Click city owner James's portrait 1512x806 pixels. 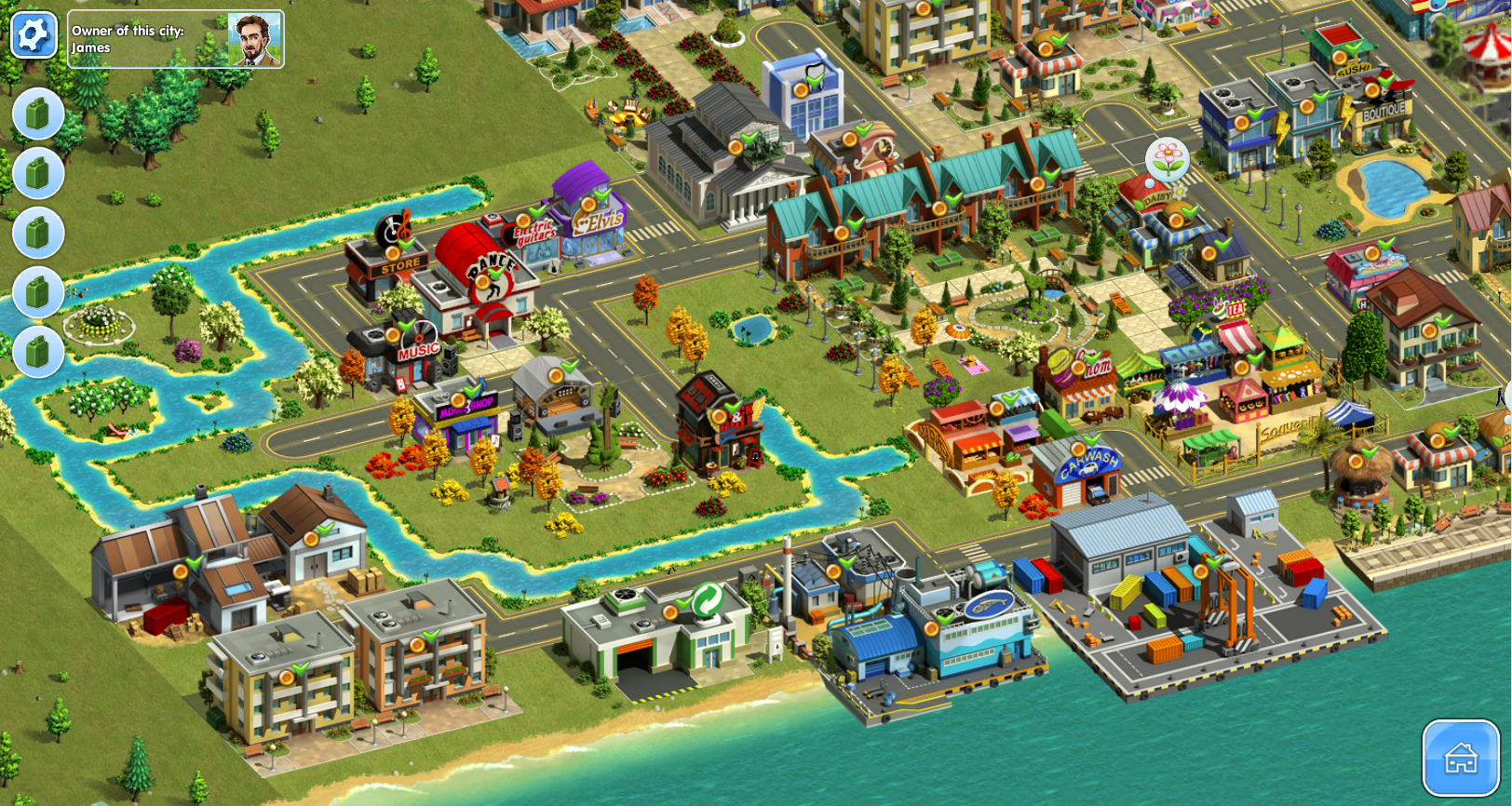tap(254, 39)
